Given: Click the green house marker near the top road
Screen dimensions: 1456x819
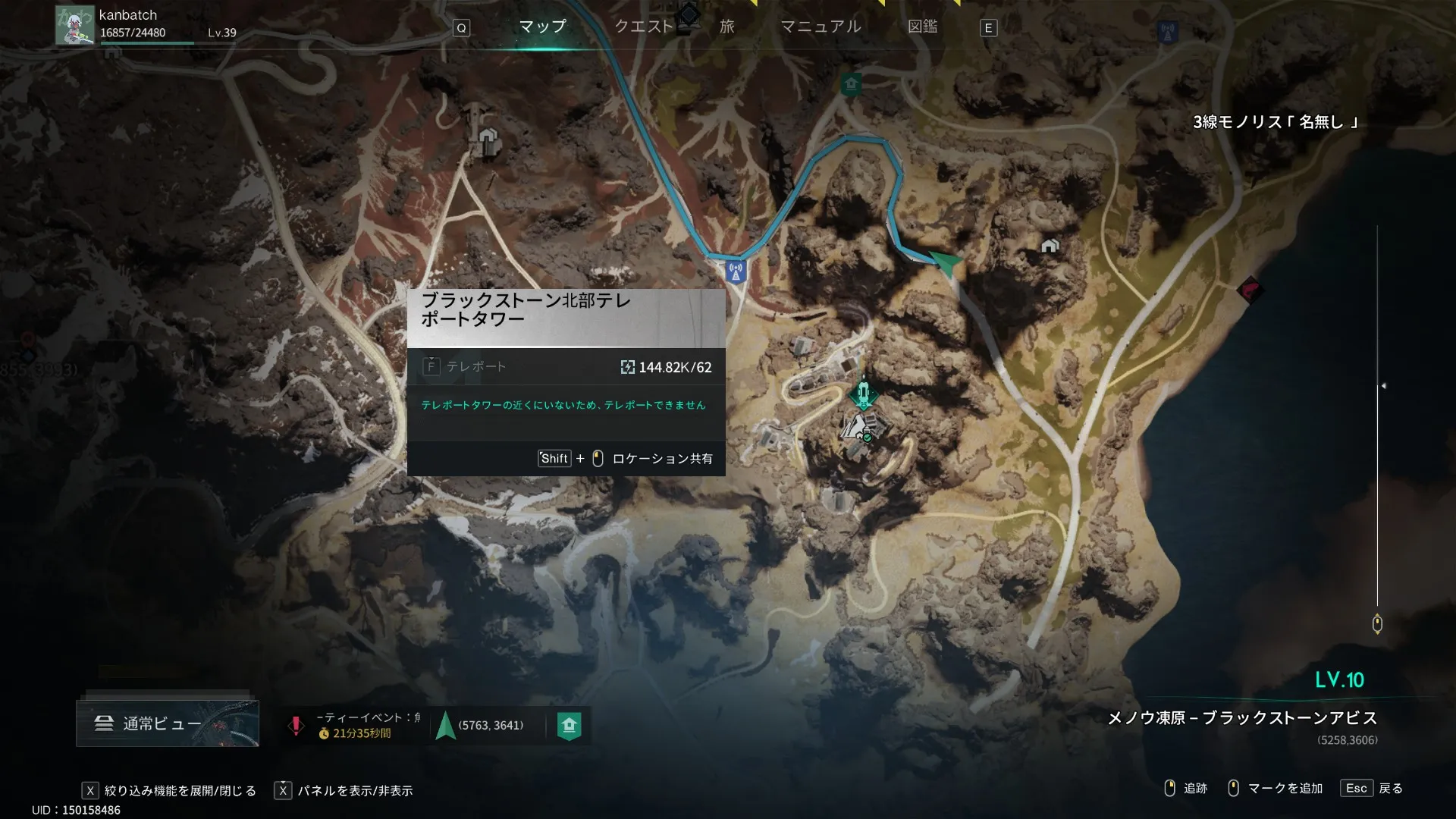Looking at the screenshot, I should 850,84.
